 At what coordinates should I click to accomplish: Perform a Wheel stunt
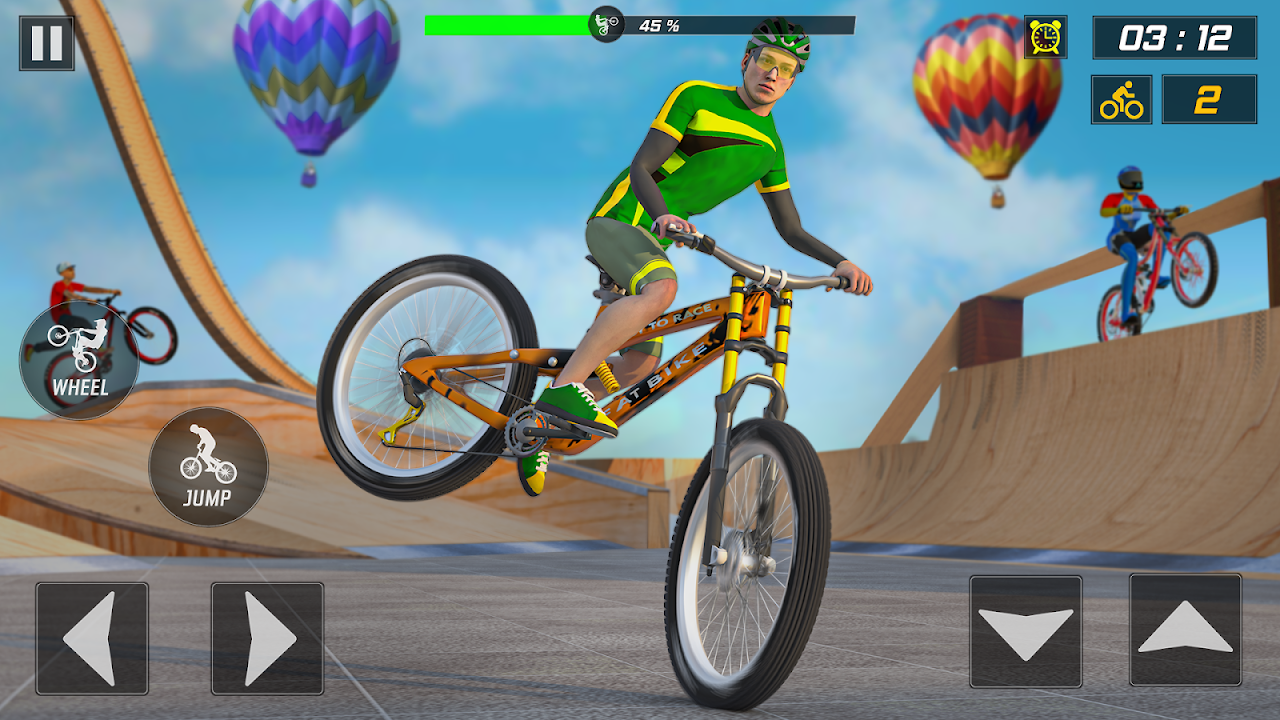79,360
